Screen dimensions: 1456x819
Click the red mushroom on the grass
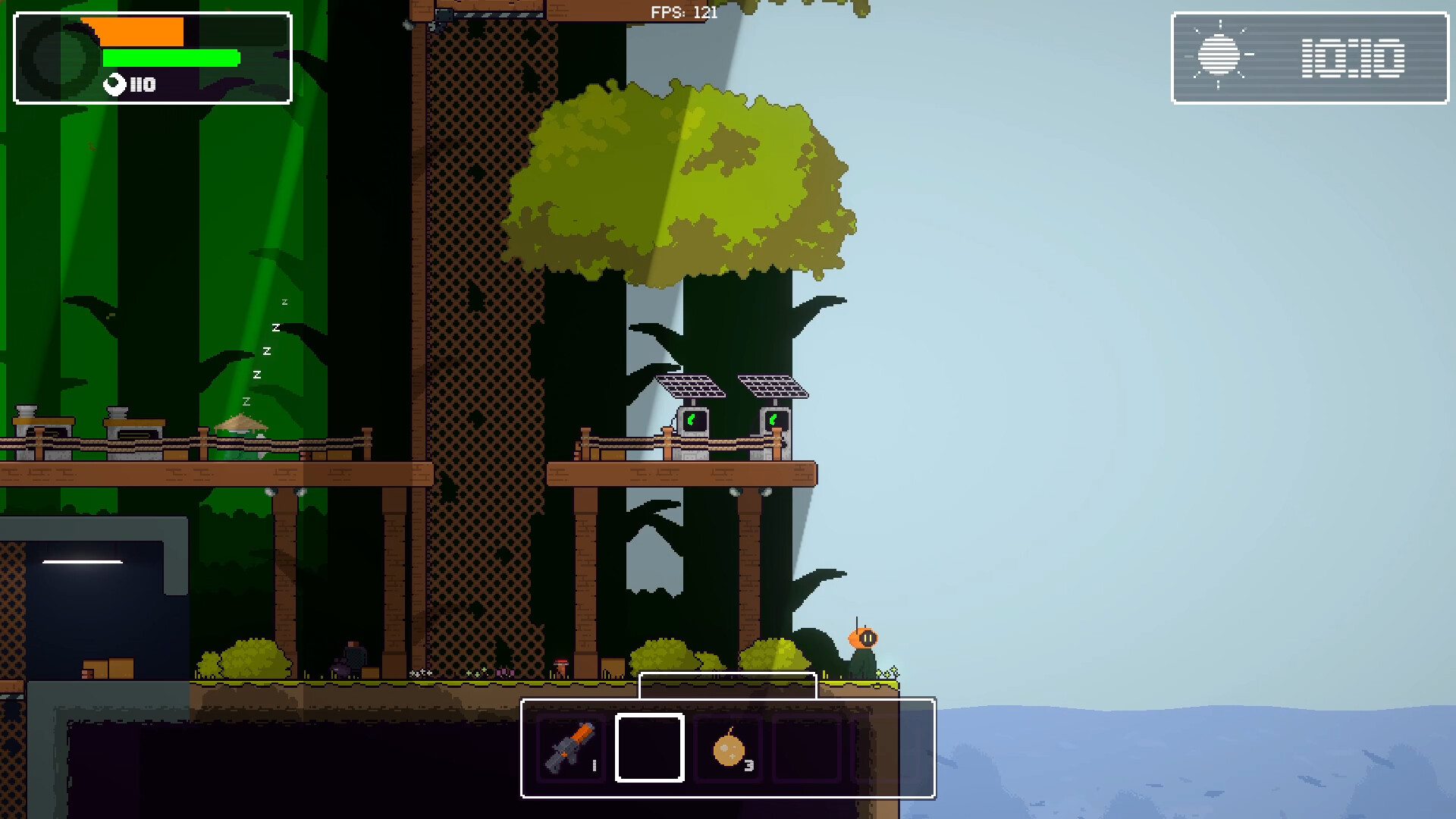(x=562, y=664)
